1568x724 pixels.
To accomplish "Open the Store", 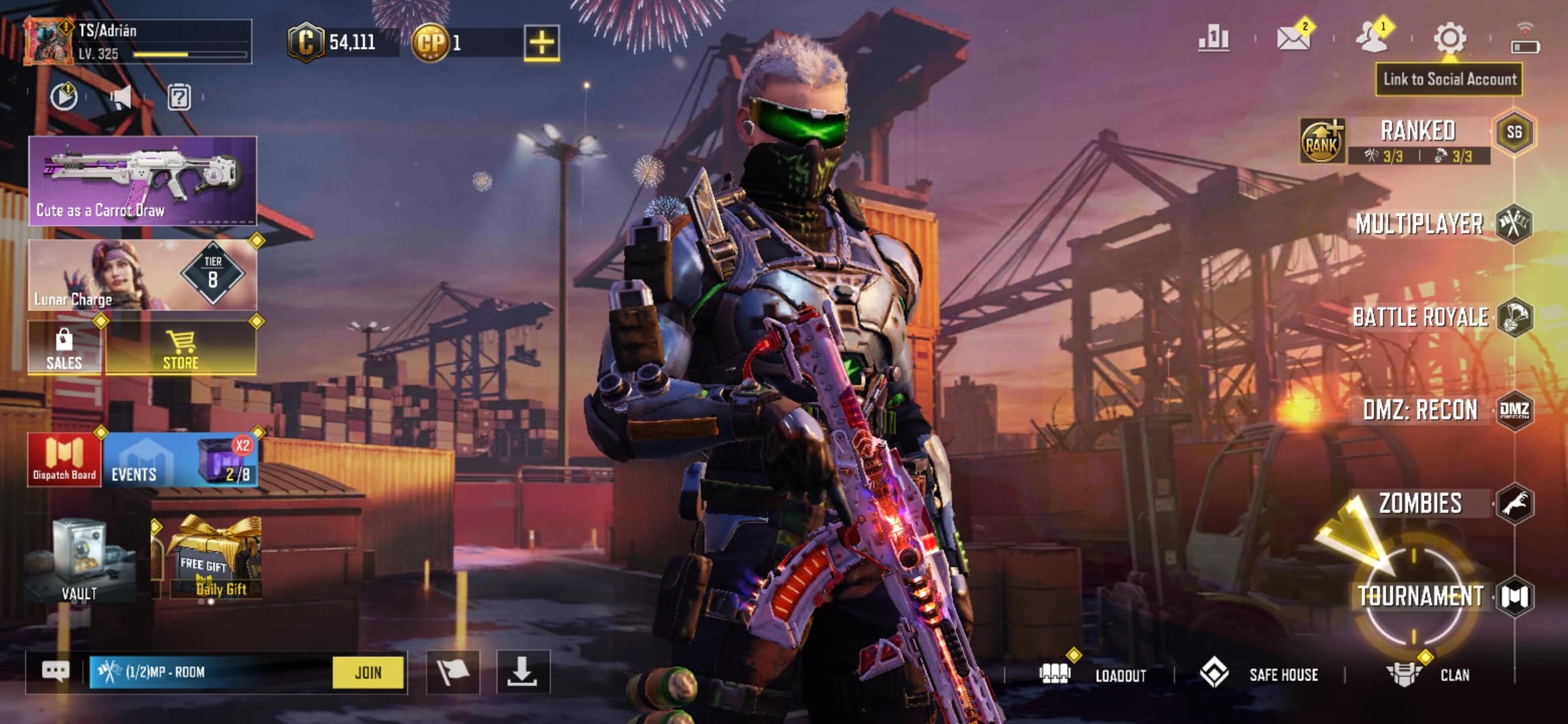I will click(181, 349).
